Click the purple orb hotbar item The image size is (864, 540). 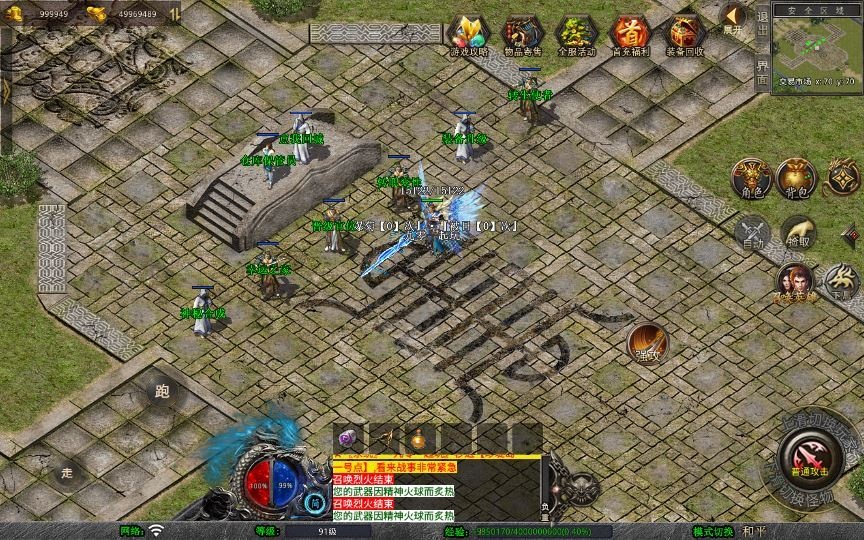pos(347,438)
